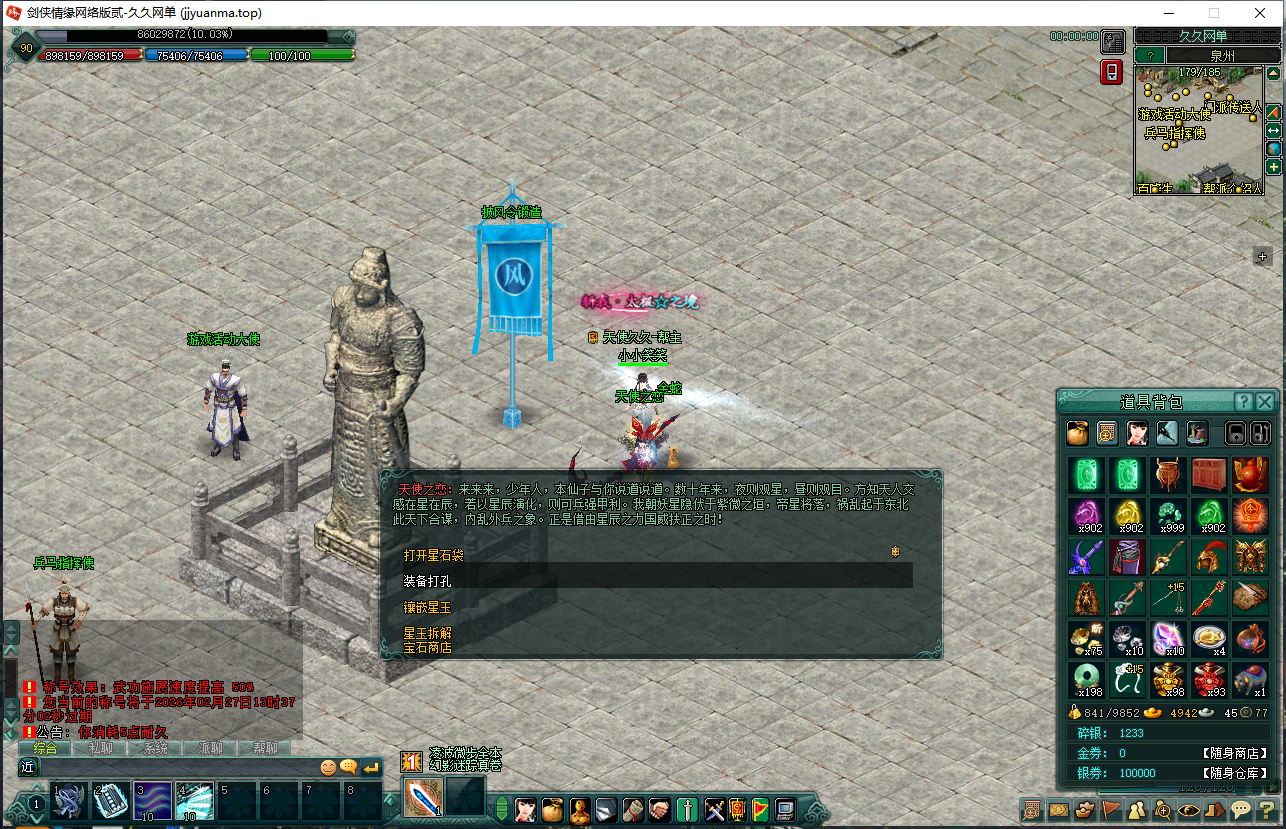Close the game window
The width and height of the screenshot is (1286, 829).
(1260, 13)
